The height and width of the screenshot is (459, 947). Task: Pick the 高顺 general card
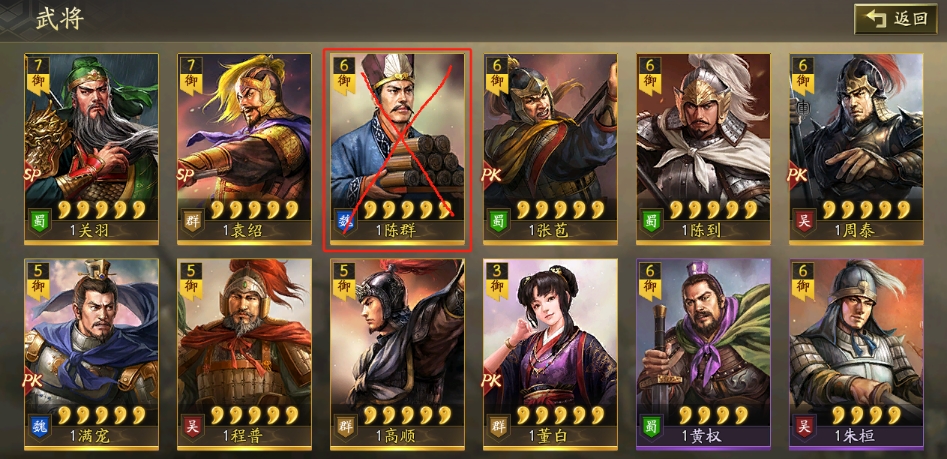(x=398, y=350)
